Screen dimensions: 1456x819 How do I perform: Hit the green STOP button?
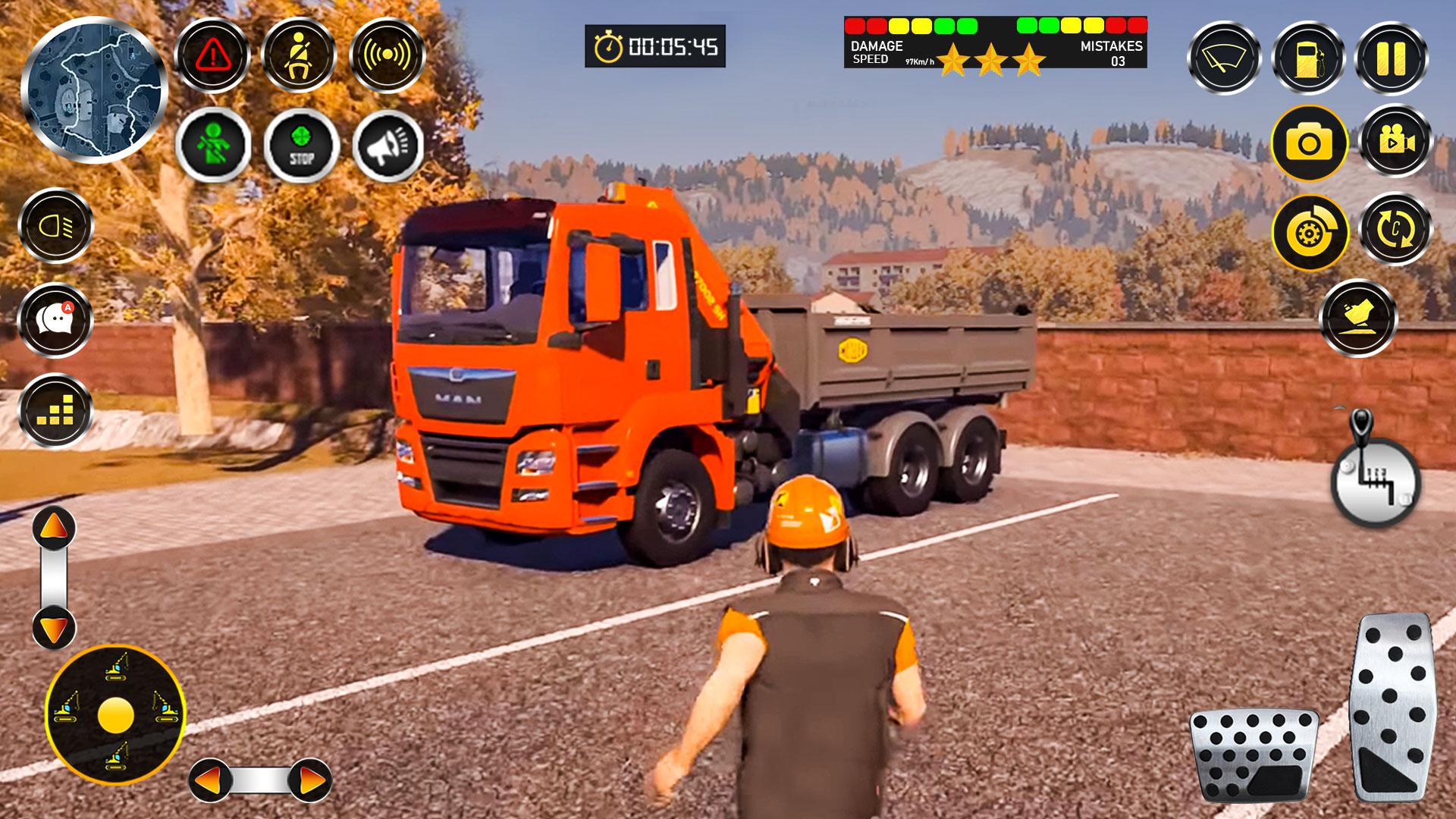pyautogui.click(x=301, y=144)
